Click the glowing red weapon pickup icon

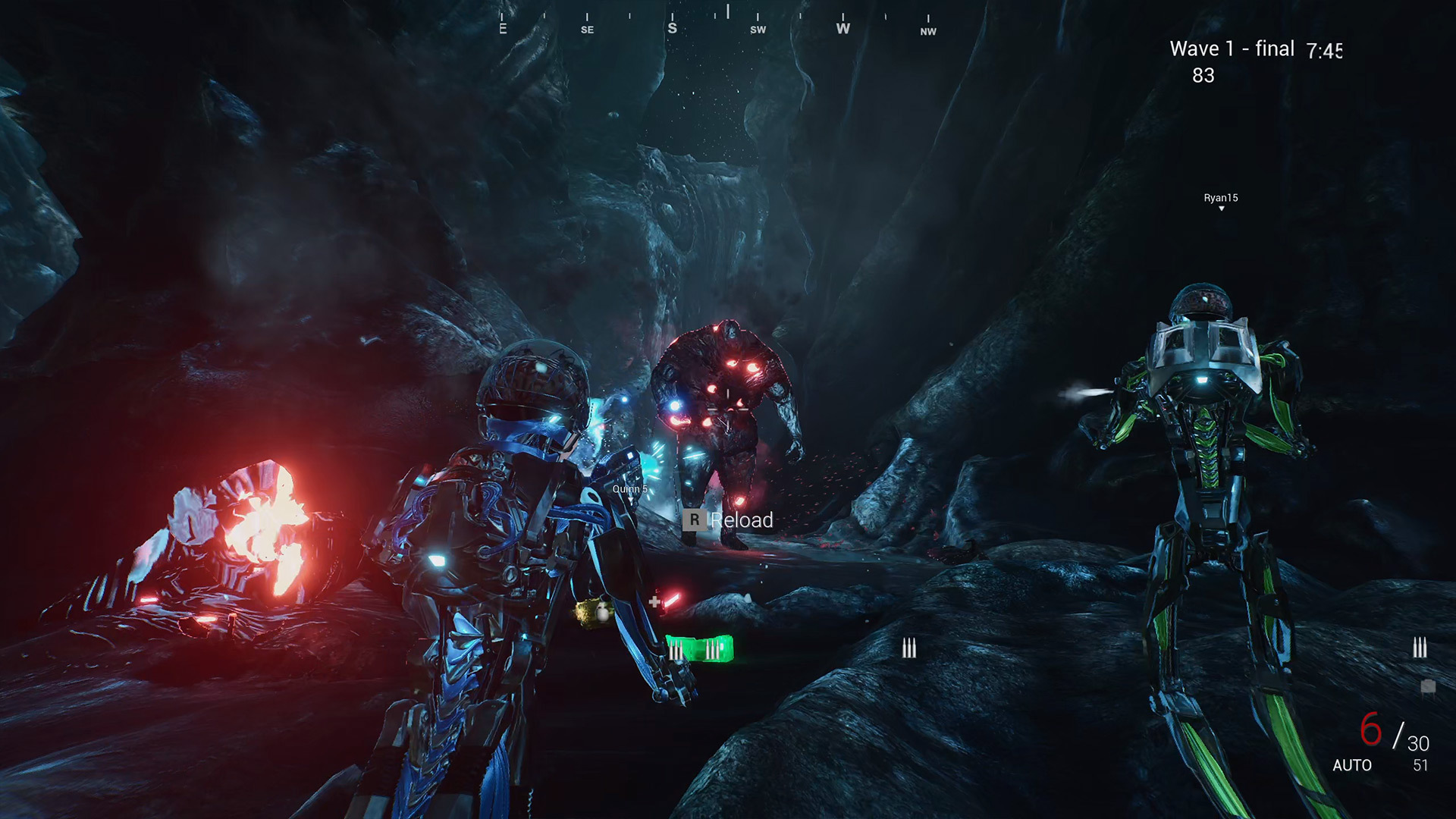[672, 600]
